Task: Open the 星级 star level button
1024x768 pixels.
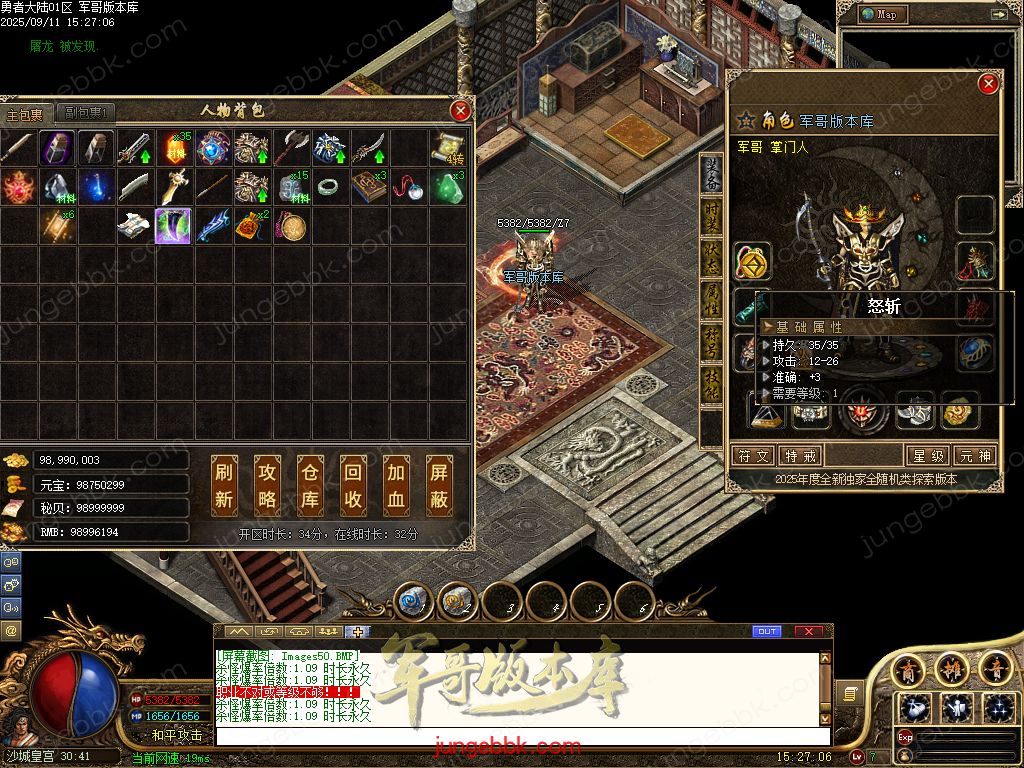Action: [x=927, y=456]
